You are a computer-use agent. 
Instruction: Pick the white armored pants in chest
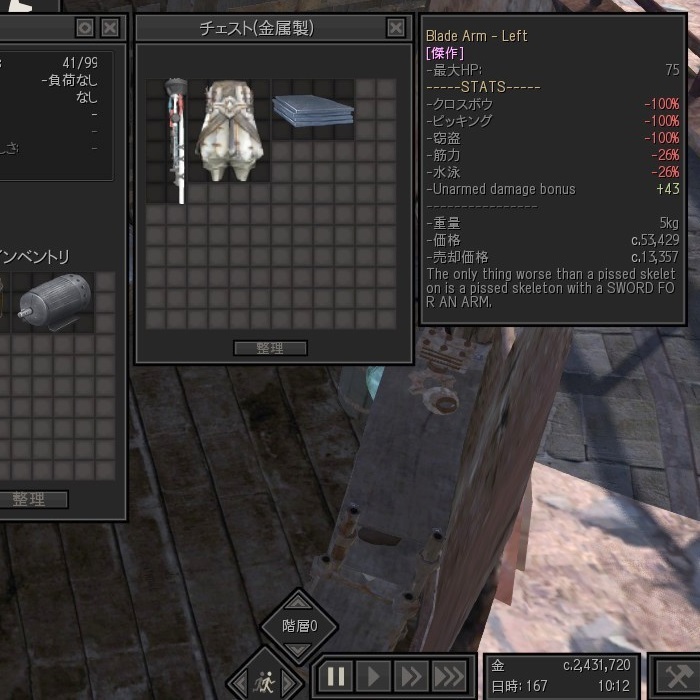(231, 131)
